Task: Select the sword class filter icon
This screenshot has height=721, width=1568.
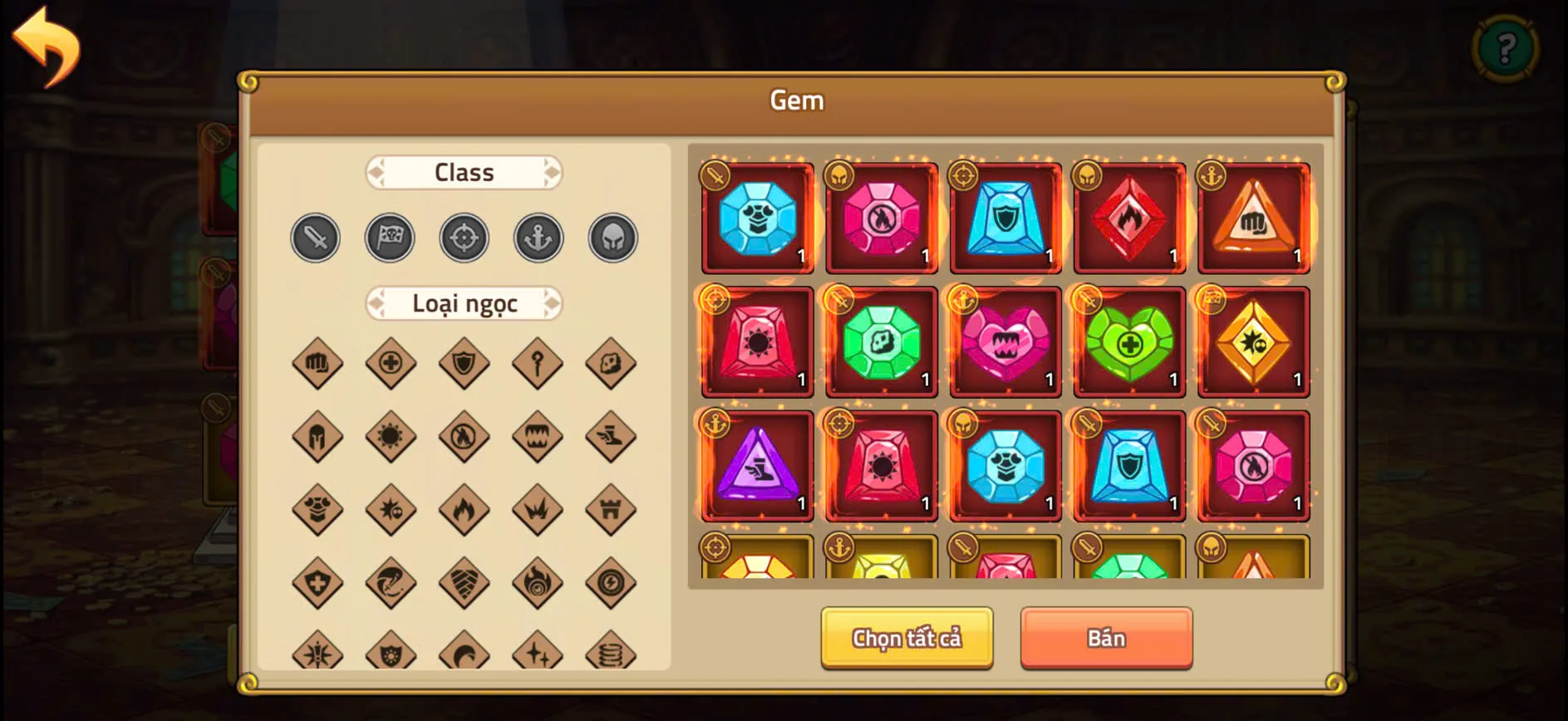Action: tap(315, 238)
